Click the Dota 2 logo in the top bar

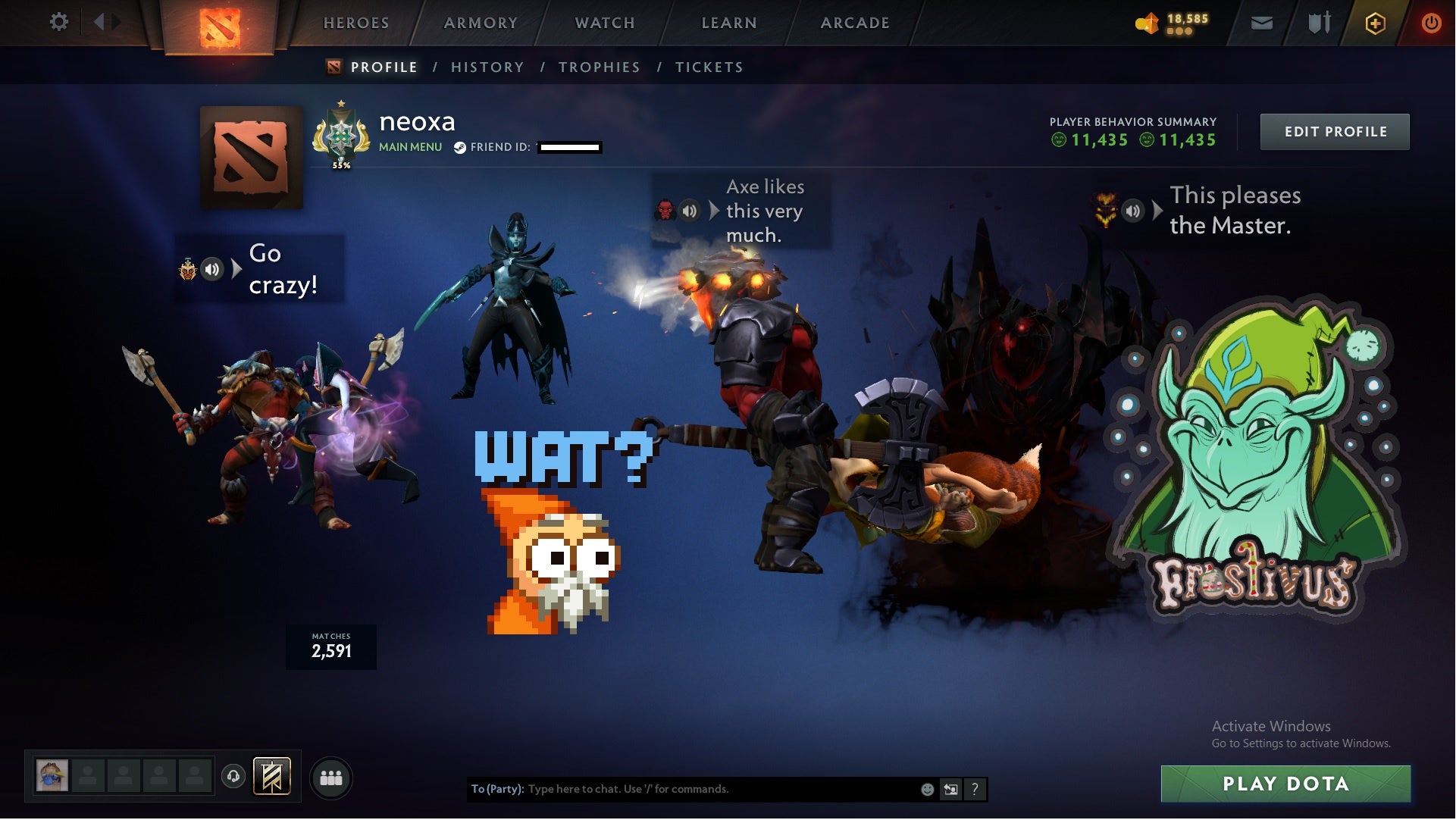pyautogui.click(x=221, y=23)
